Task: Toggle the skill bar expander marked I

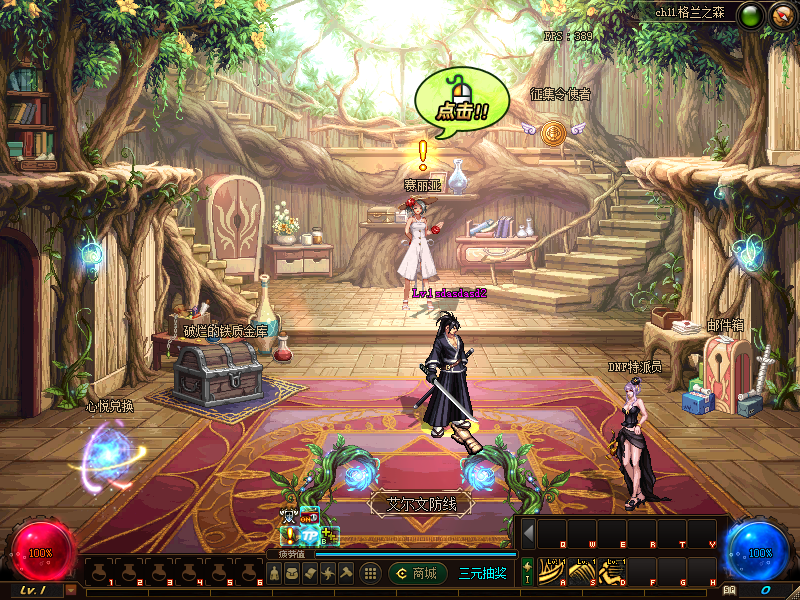Action: [527, 571]
